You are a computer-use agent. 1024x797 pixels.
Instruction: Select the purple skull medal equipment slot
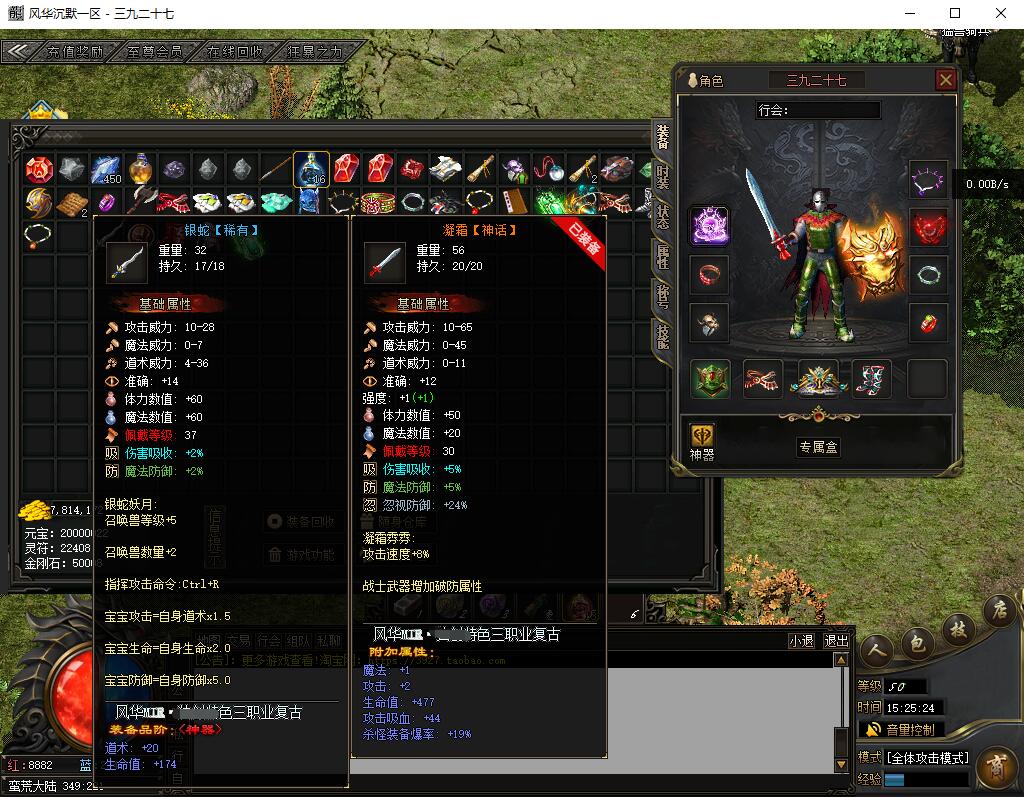pyautogui.click(x=710, y=226)
